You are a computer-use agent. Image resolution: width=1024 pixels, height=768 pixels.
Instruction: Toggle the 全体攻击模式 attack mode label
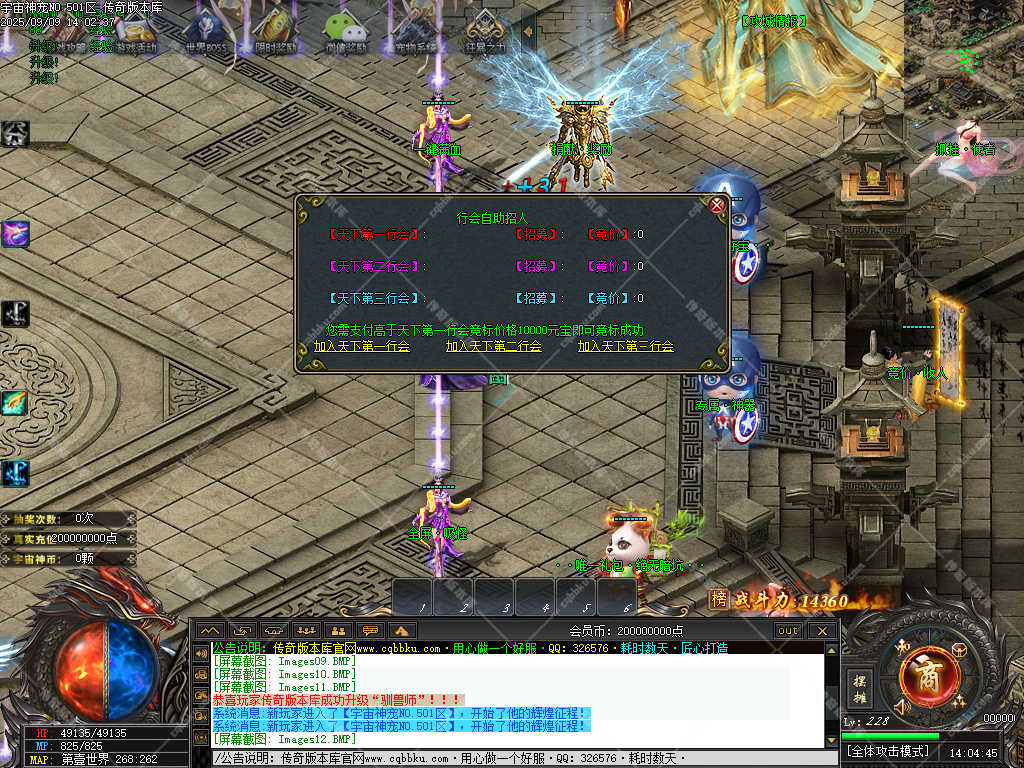pyautogui.click(x=888, y=750)
